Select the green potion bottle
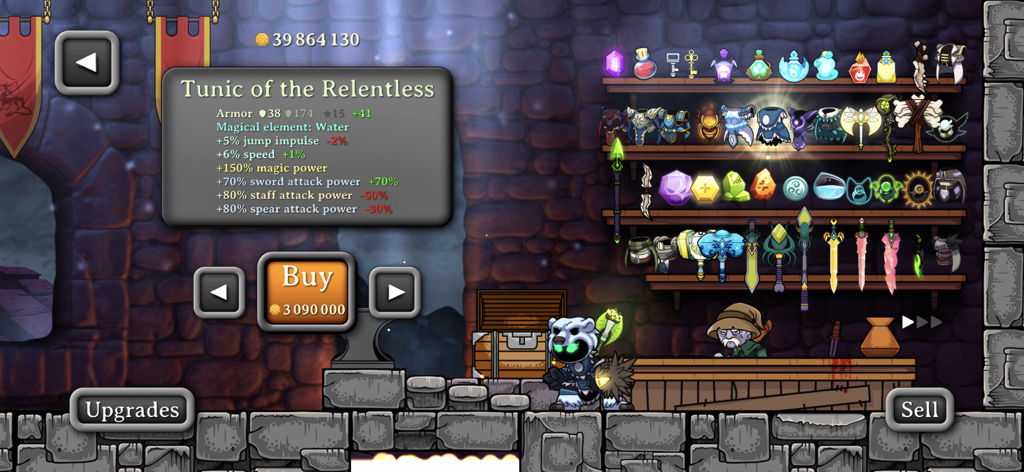1024x472 pixels. (x=758, y=66)
